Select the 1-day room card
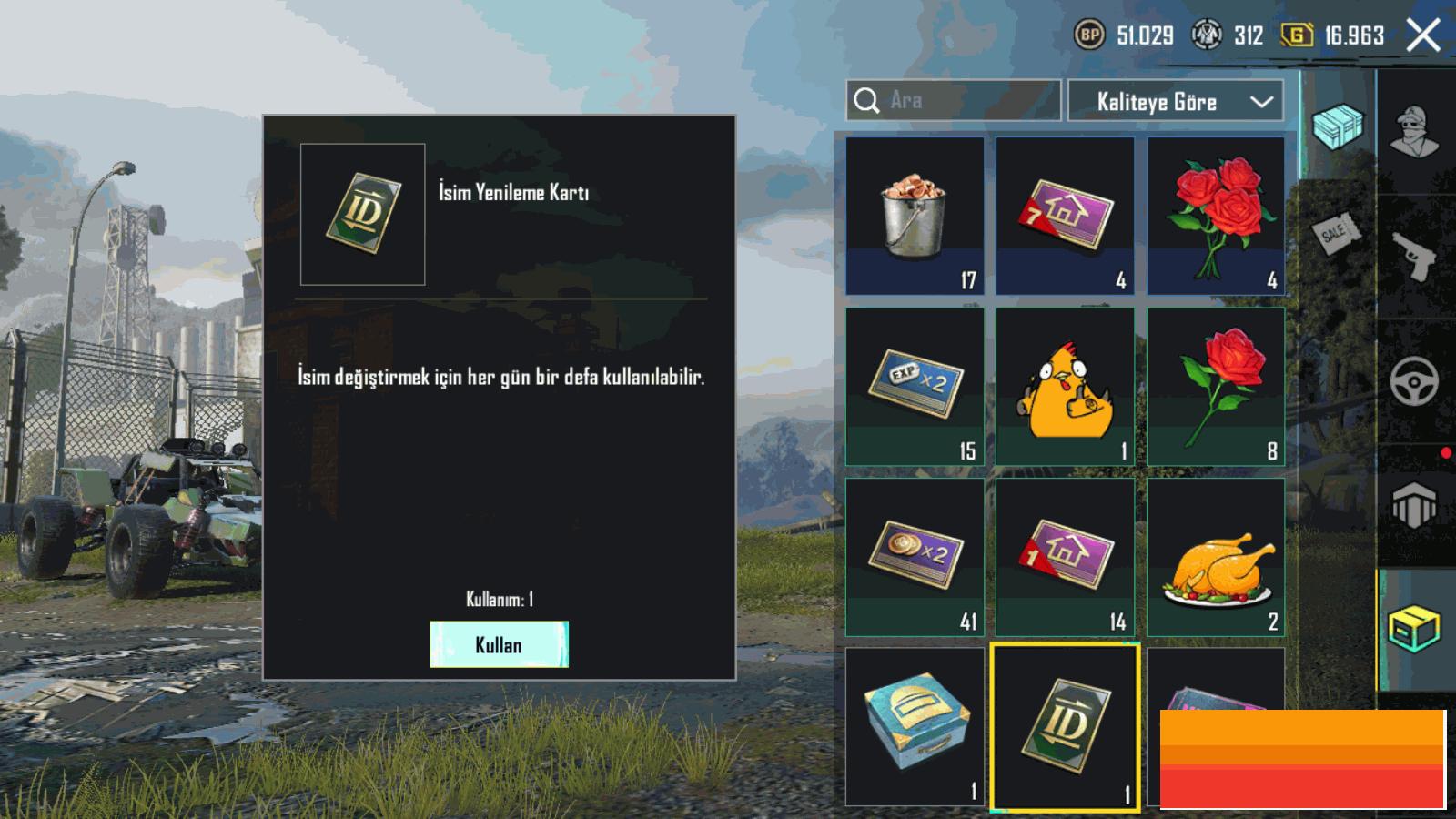 click(1065, 557)
